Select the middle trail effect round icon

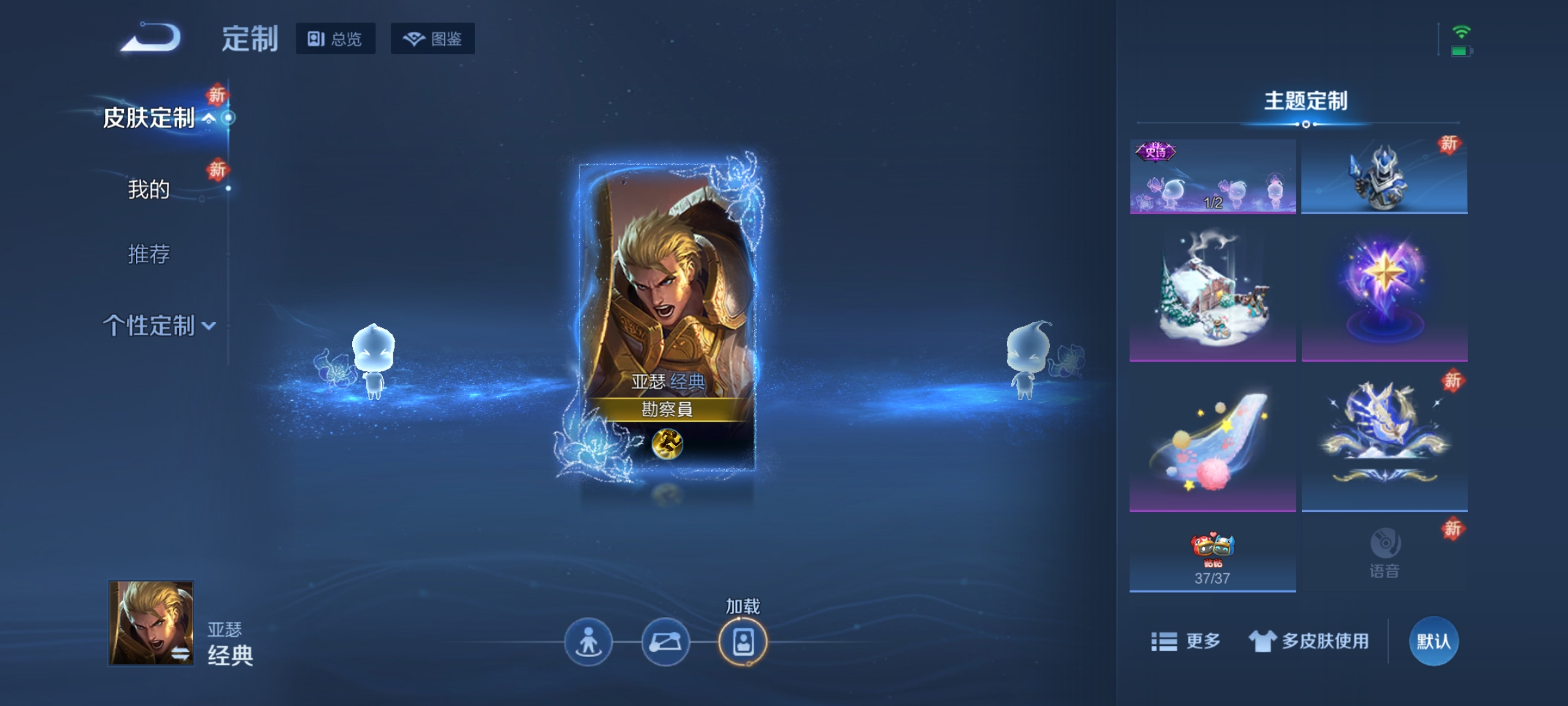pos(665,642)
